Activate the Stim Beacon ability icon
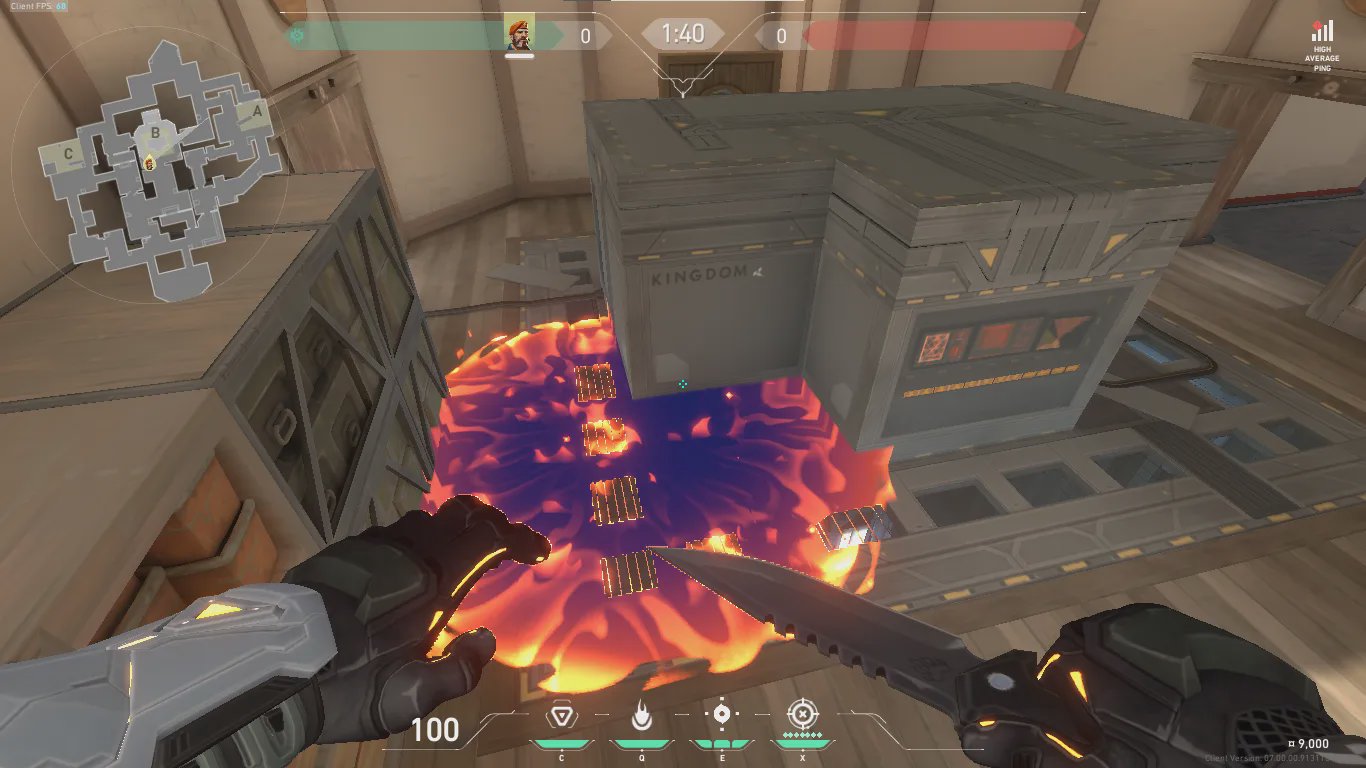 point(561,716)
